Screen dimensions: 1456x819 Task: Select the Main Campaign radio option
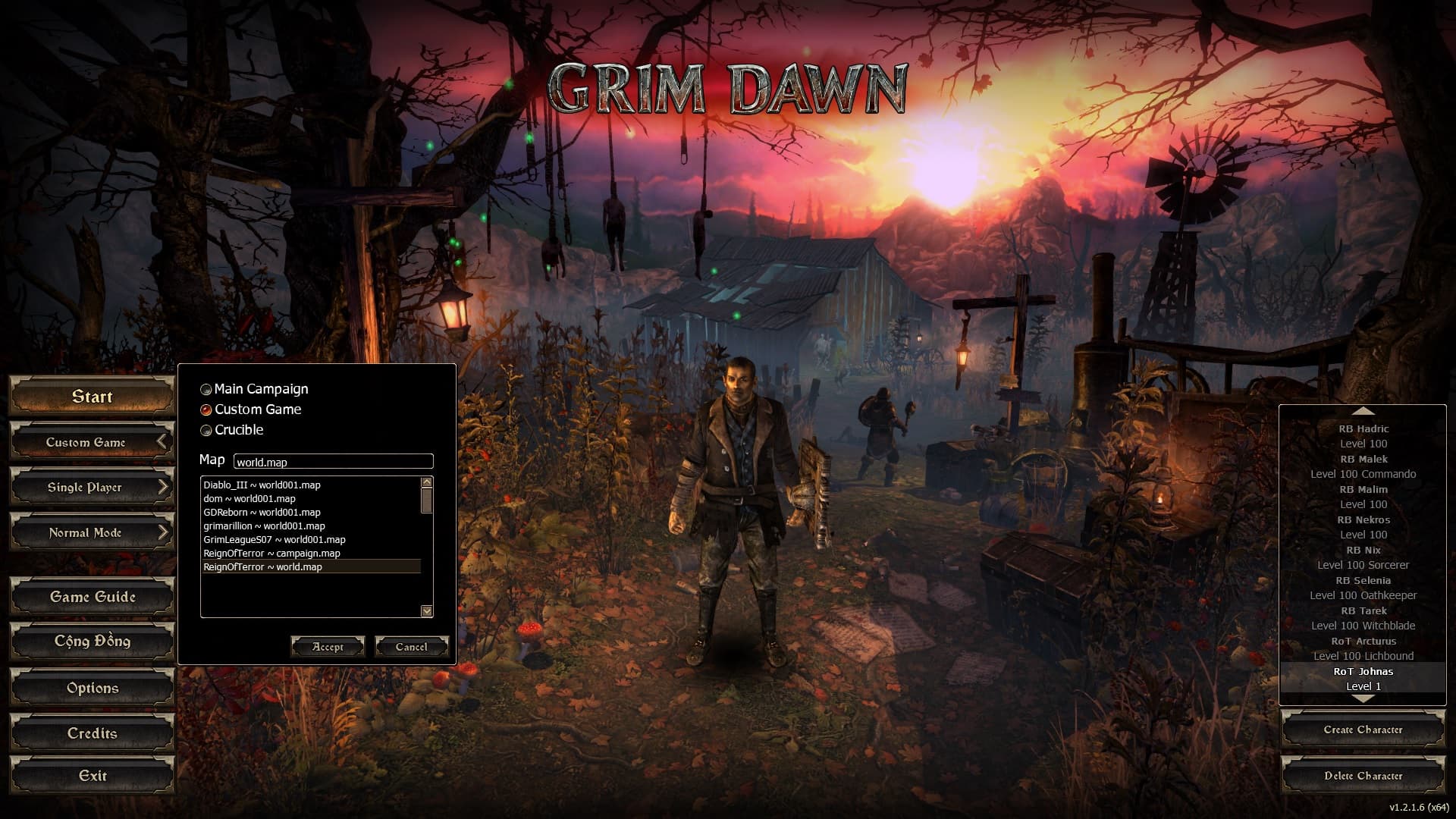[206, 390]
